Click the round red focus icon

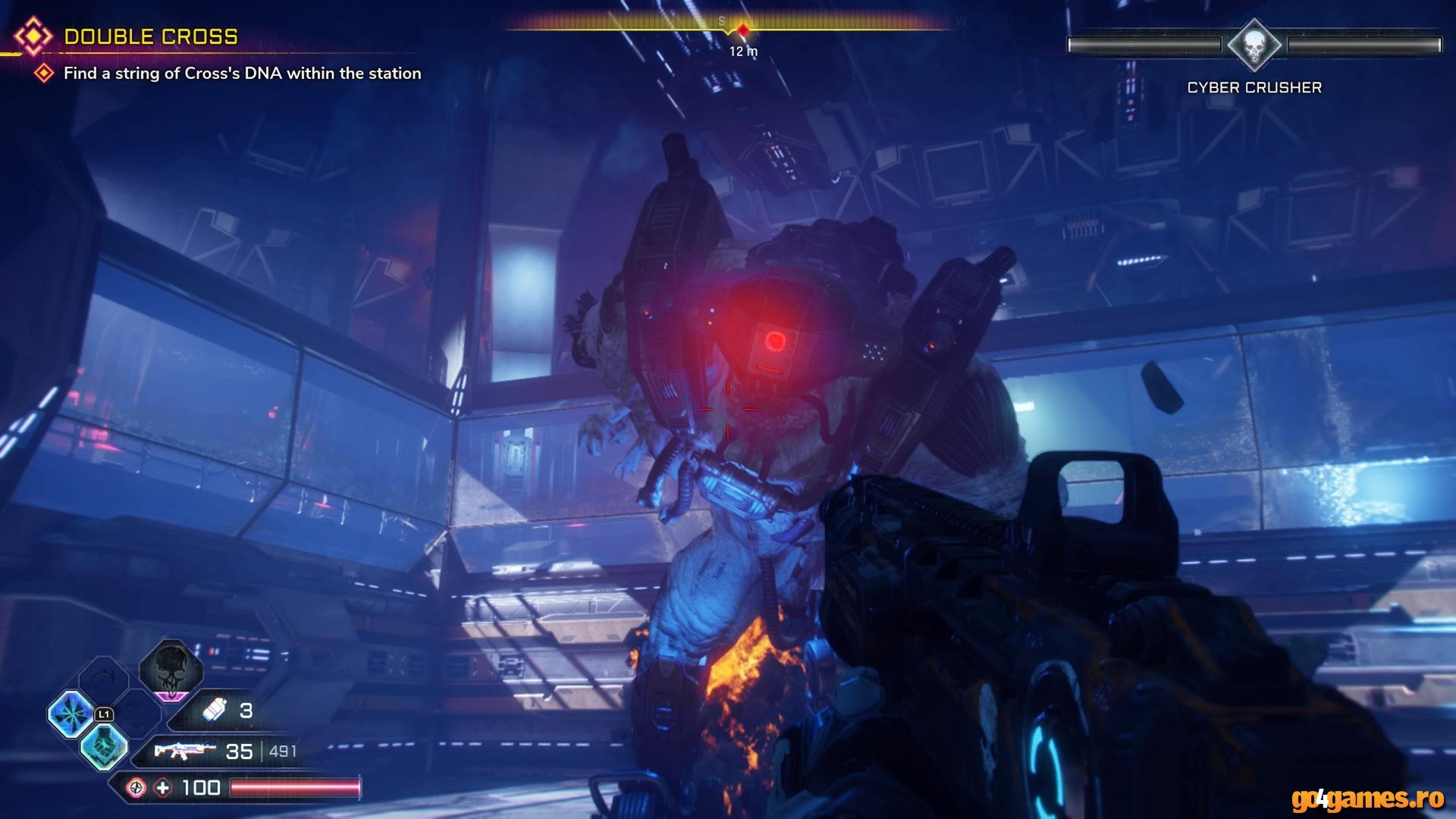pyautogui.click(x=136, y=788)
